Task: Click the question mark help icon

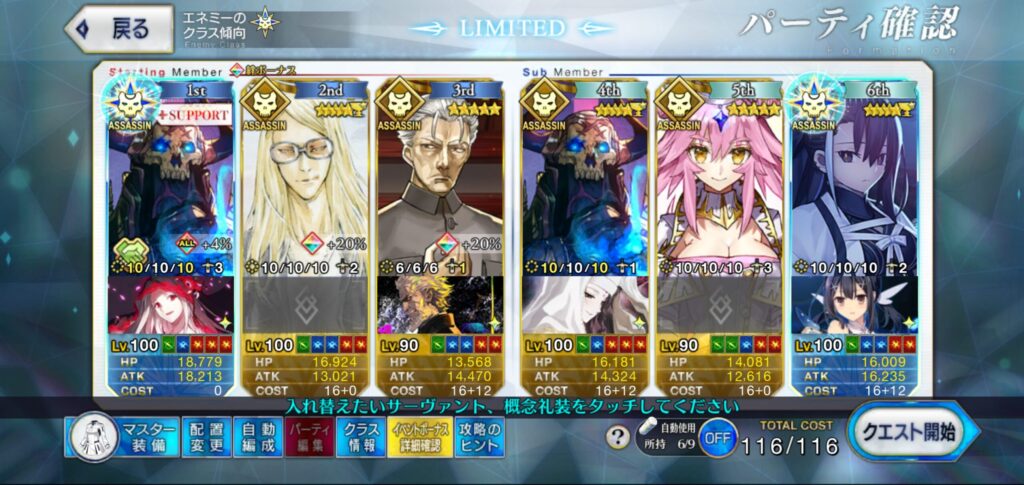Action: 620,437
